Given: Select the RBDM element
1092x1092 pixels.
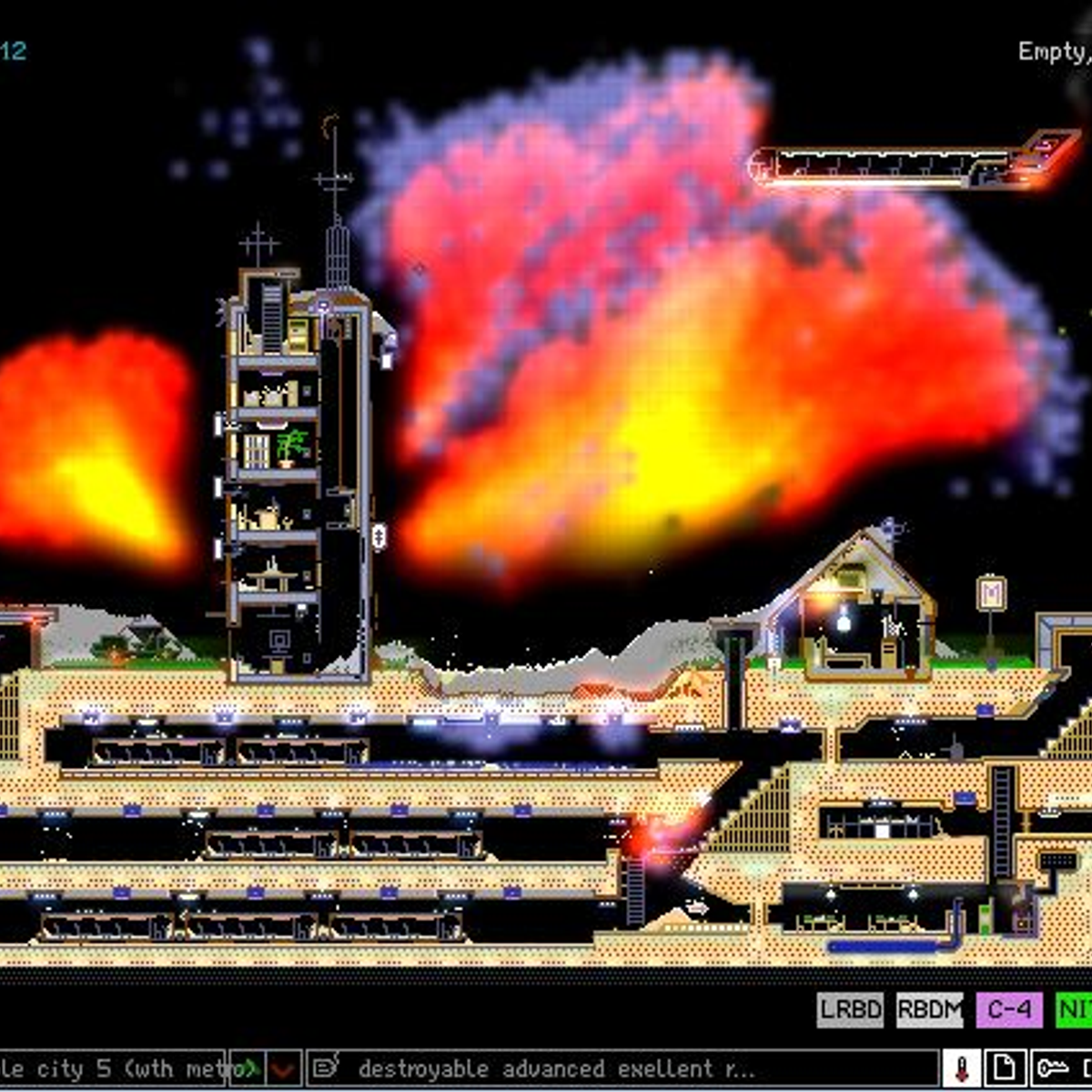Looking at the screenshot, I should [x=929, y=1010].
